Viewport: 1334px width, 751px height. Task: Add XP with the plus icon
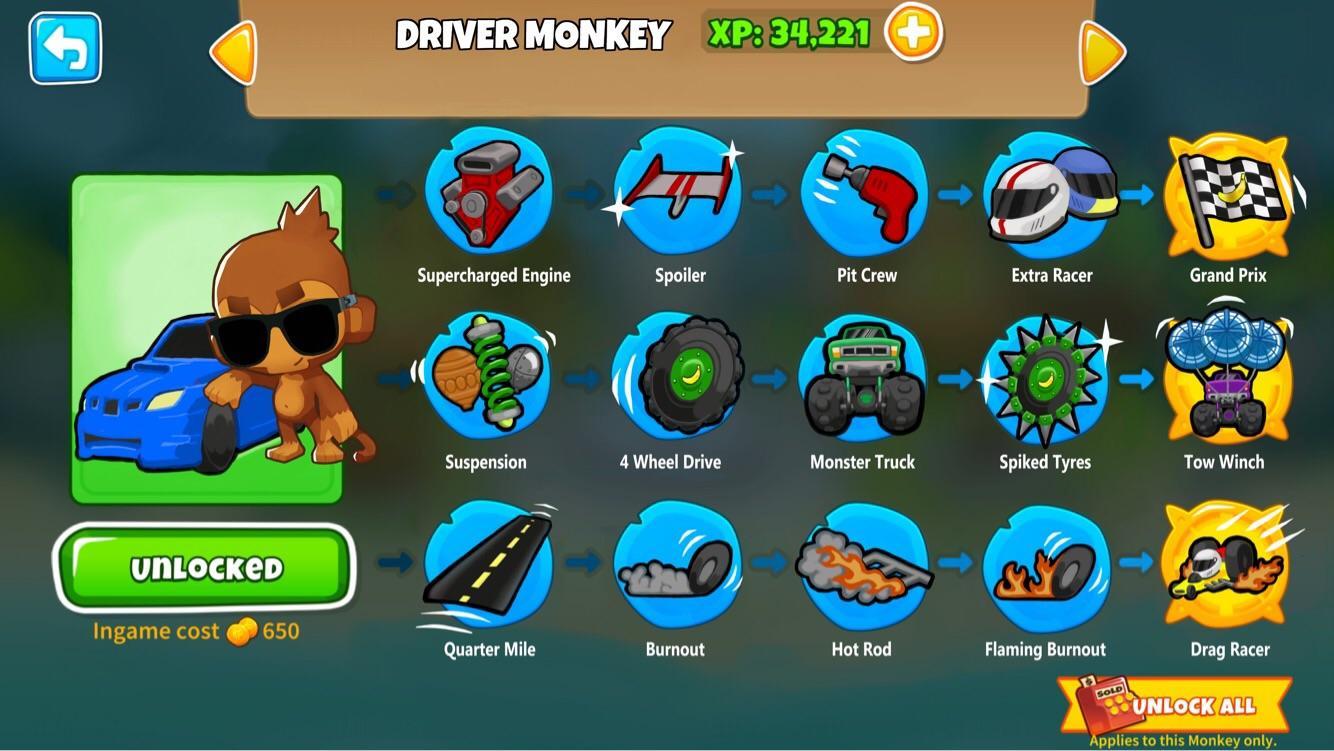point(913,35)
